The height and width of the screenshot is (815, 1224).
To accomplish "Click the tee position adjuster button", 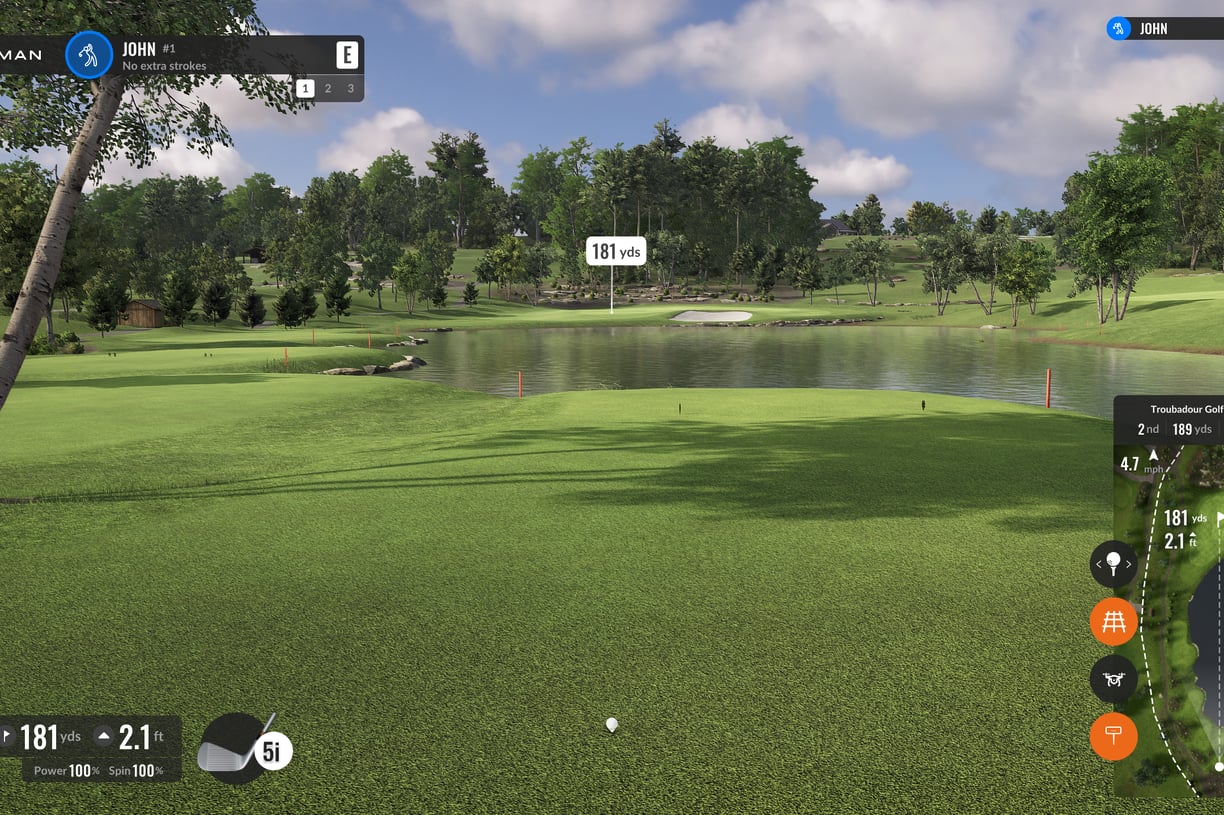I will click(x=1113, y=565).
